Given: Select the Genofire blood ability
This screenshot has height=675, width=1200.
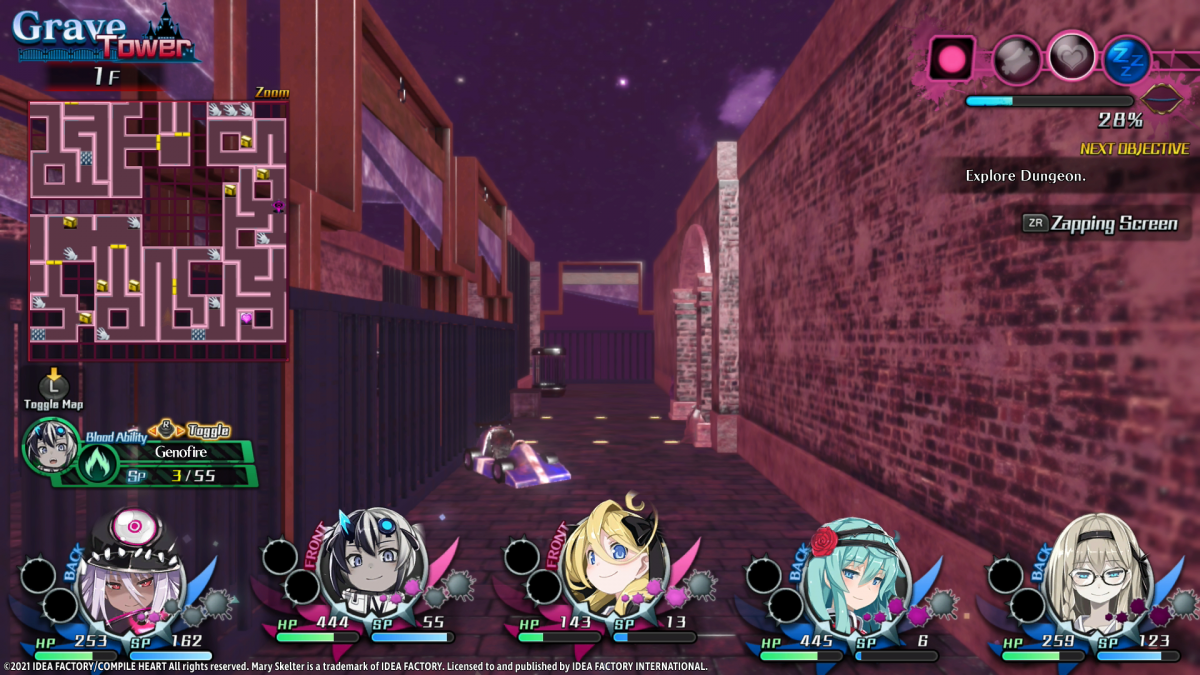Looking at the screenshot, I should point(180,451).
